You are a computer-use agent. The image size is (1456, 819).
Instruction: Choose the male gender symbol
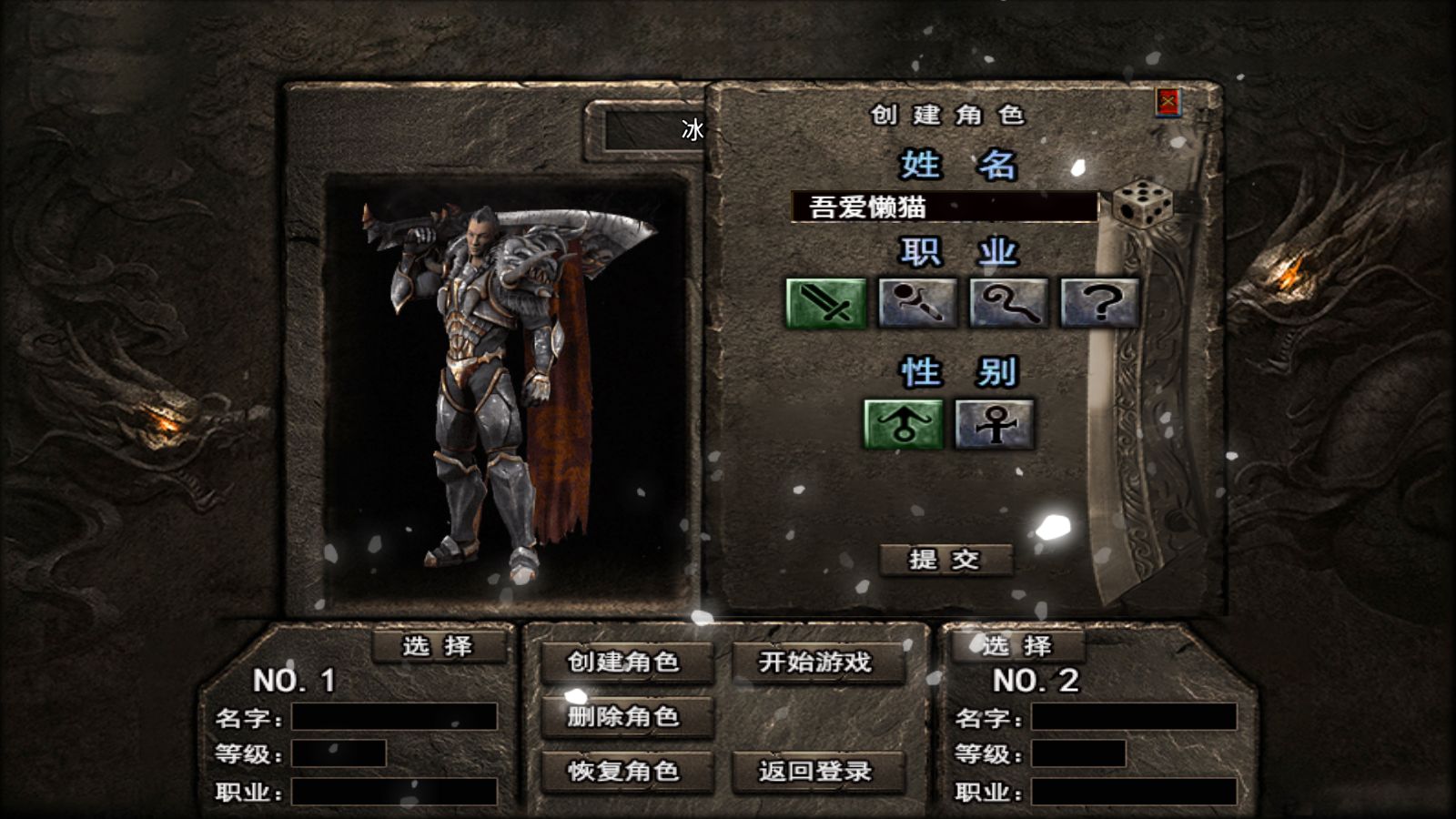903,424
